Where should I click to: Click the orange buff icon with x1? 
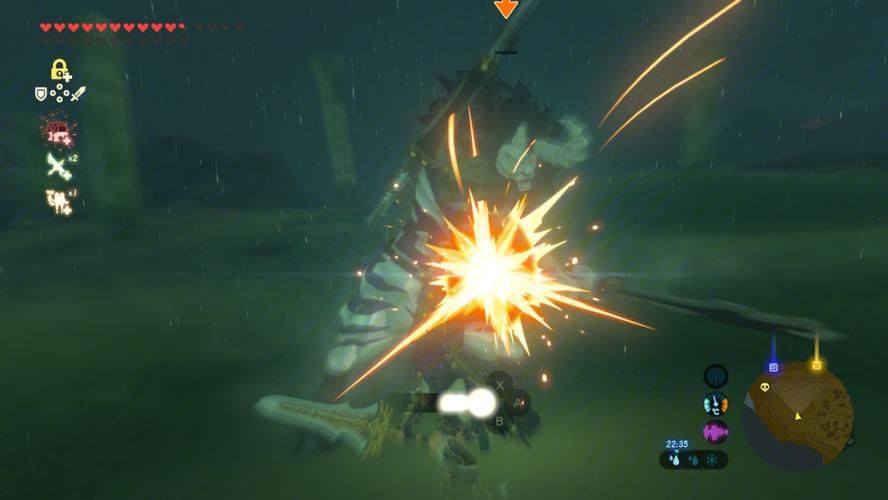click(58, 201)
